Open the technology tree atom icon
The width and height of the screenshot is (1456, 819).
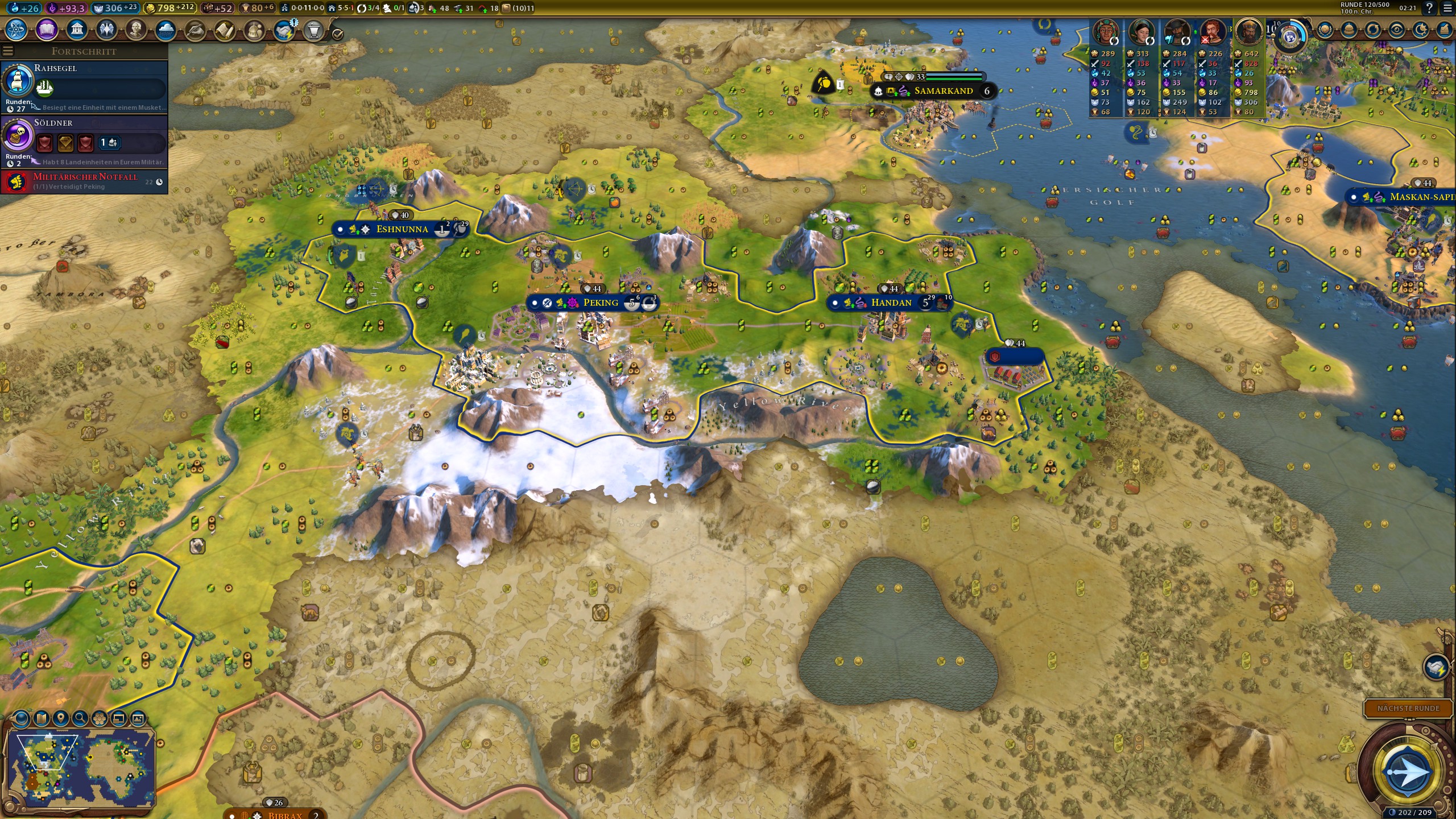tap(16, 30)
